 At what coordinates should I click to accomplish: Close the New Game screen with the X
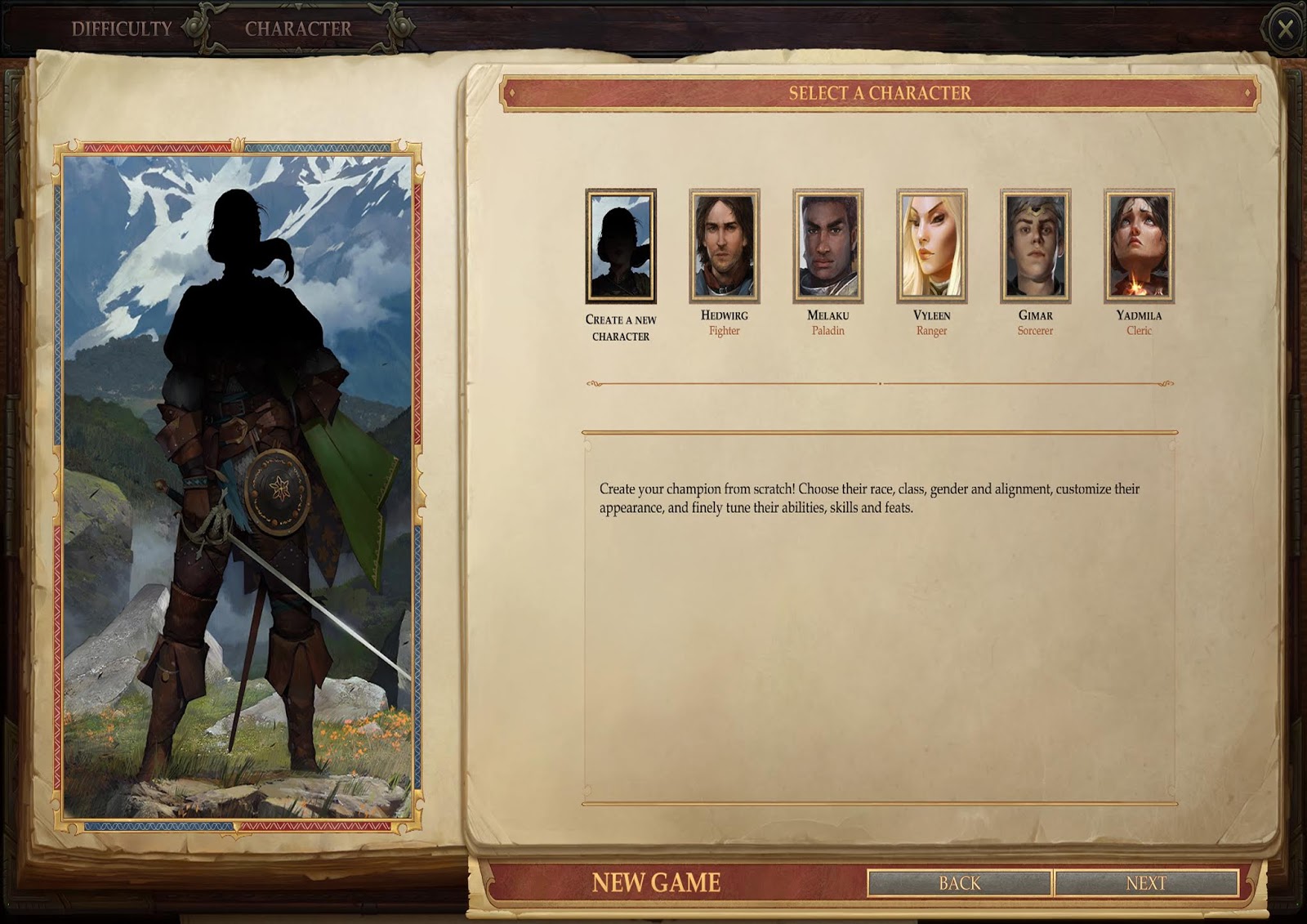tap(1287, 27)
